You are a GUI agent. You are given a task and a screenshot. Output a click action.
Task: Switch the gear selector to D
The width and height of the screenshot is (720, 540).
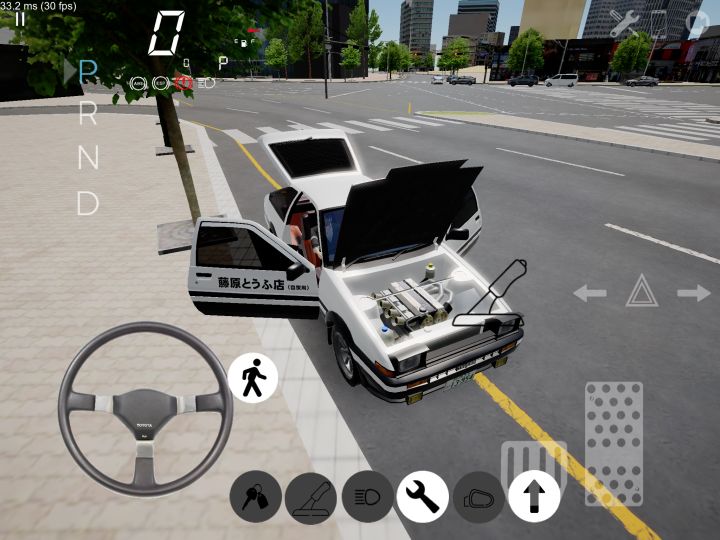click(x=88, y=204)
